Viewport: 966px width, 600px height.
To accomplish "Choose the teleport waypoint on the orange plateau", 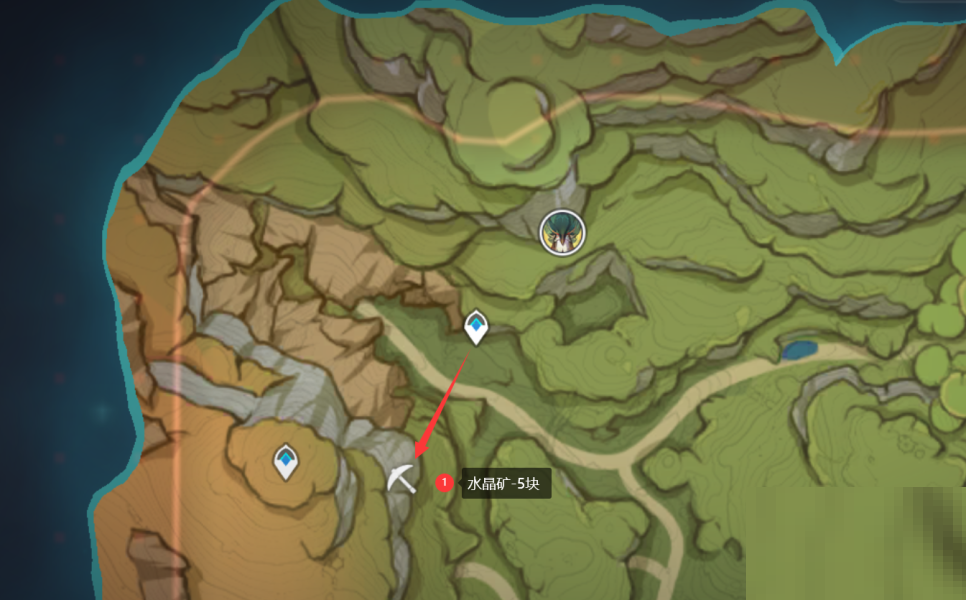I will tap(287, 461).
